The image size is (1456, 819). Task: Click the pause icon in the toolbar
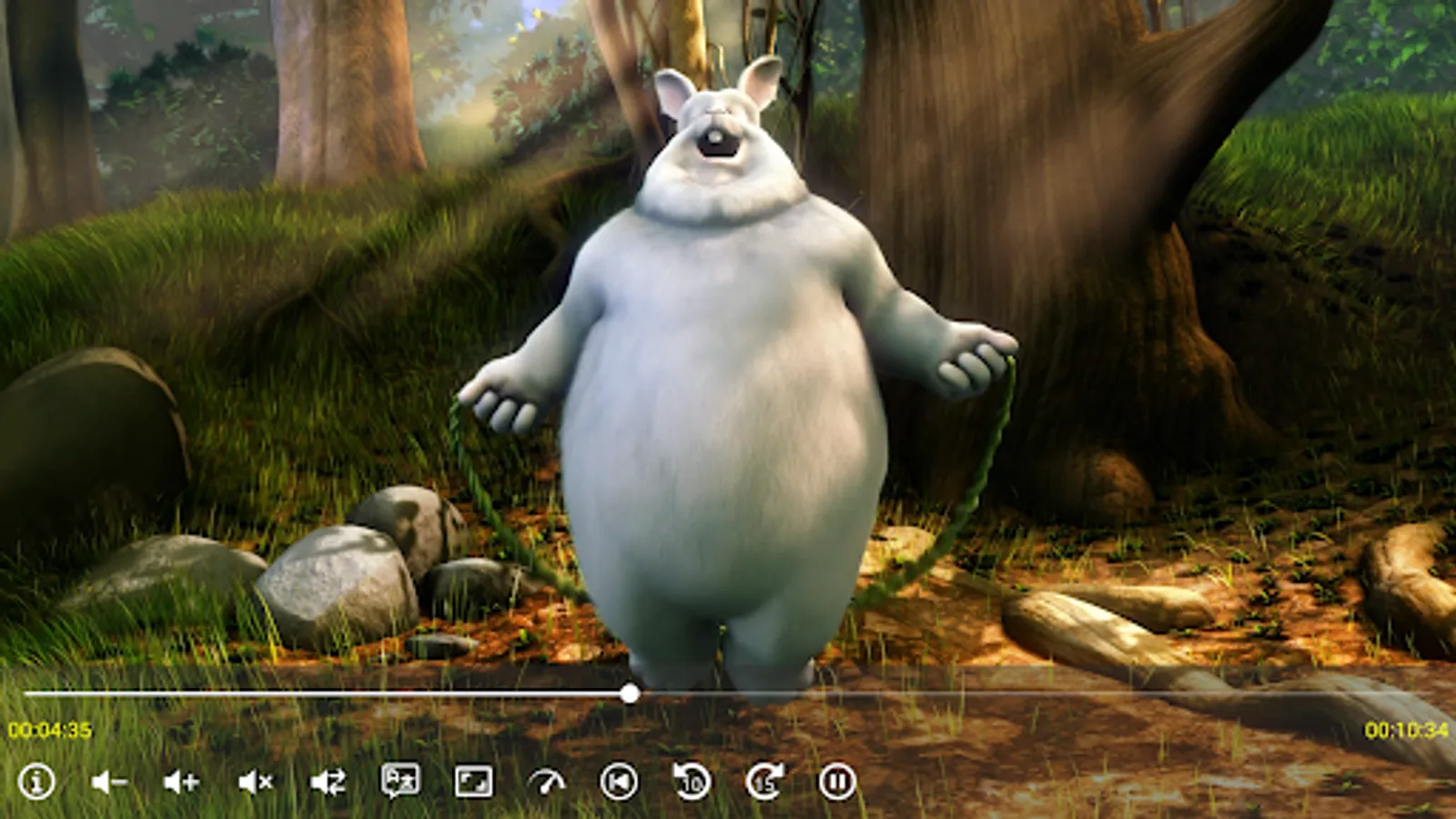coord(837,781)
